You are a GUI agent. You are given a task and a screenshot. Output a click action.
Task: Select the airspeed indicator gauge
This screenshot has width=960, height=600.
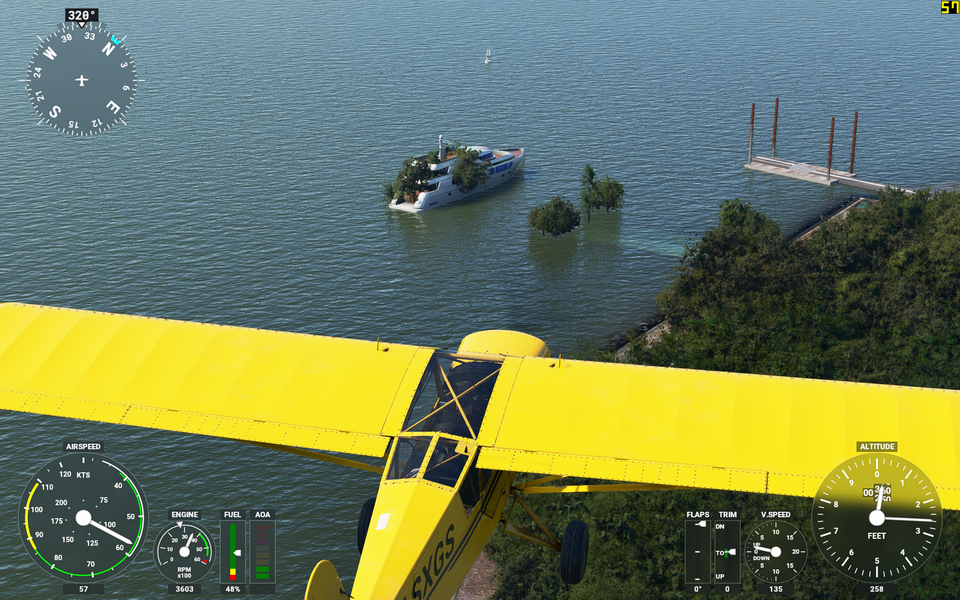point(83,517)
